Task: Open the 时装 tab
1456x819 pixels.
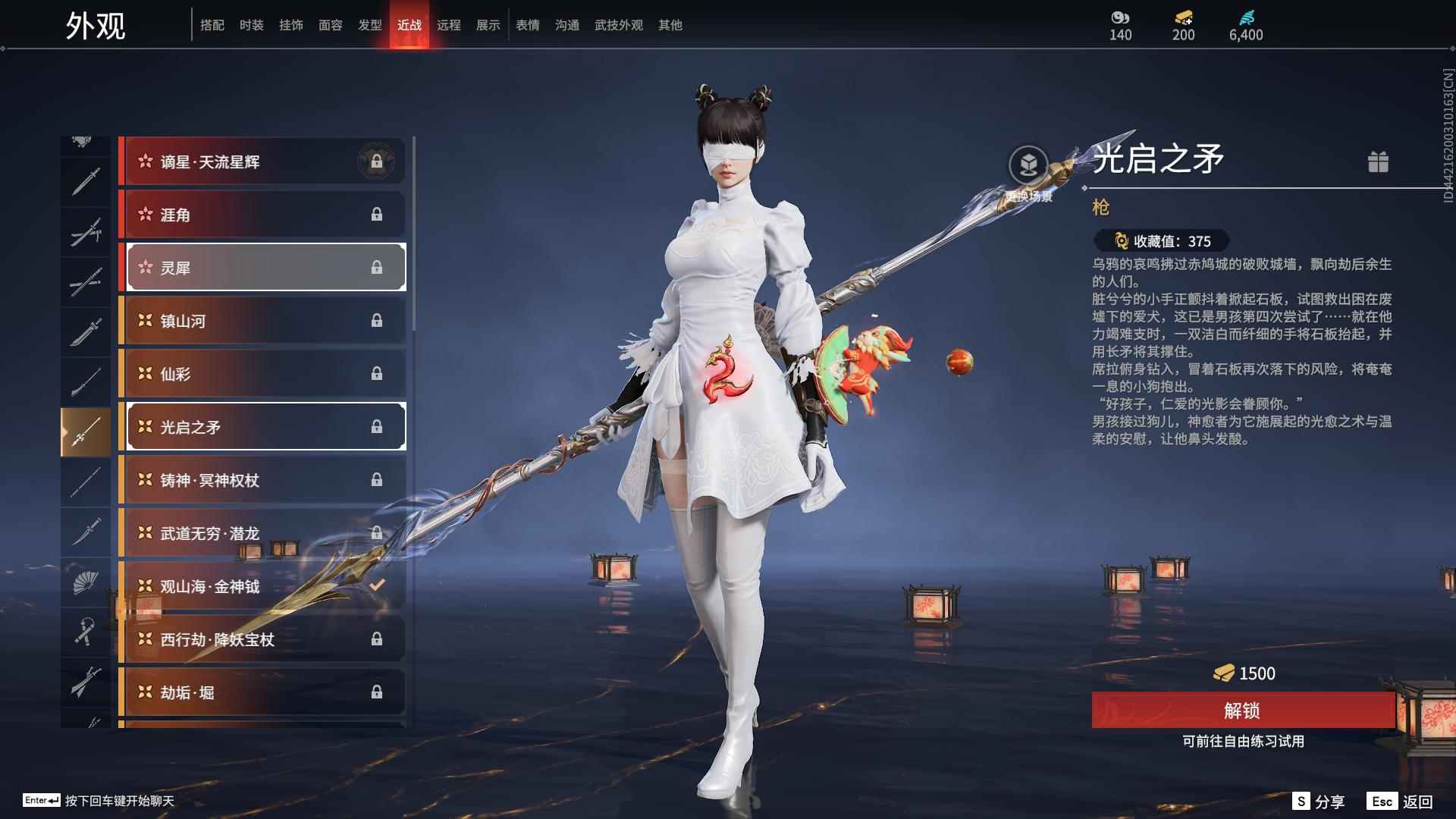Action: pyautogui.click(x=252, y=24)
